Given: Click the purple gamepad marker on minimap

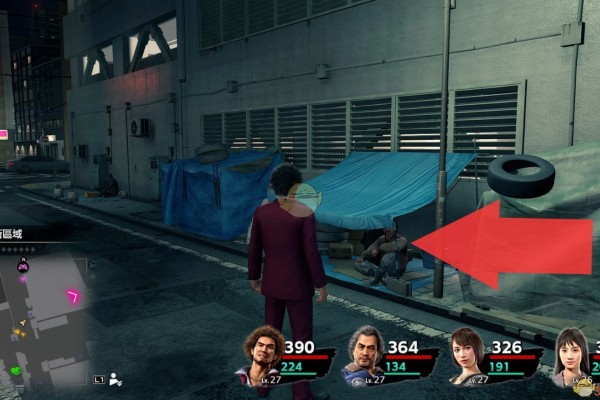Looking at the screenshot, I should click(x=23, y=266).
